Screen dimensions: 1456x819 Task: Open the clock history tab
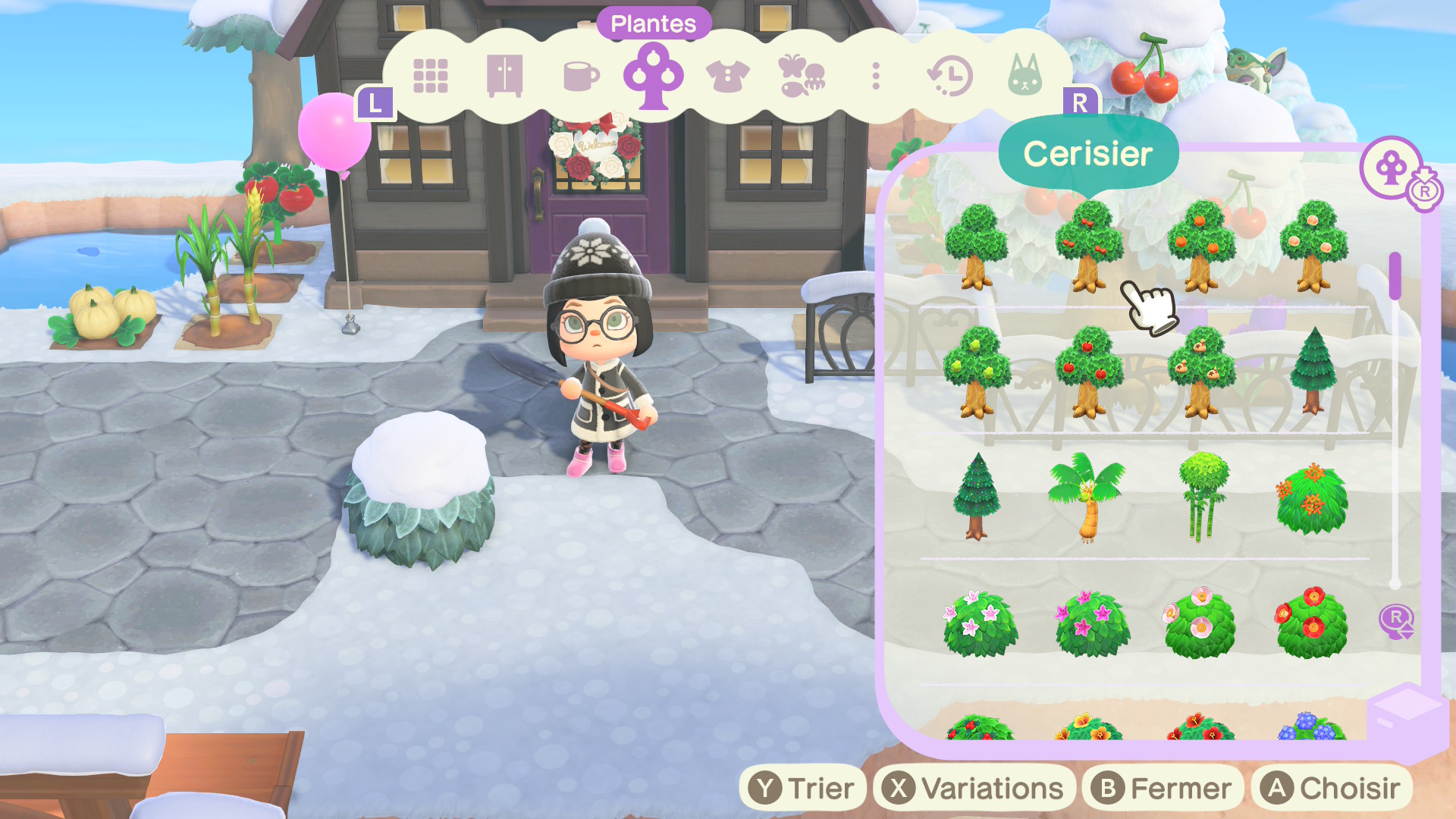point(950,76)
